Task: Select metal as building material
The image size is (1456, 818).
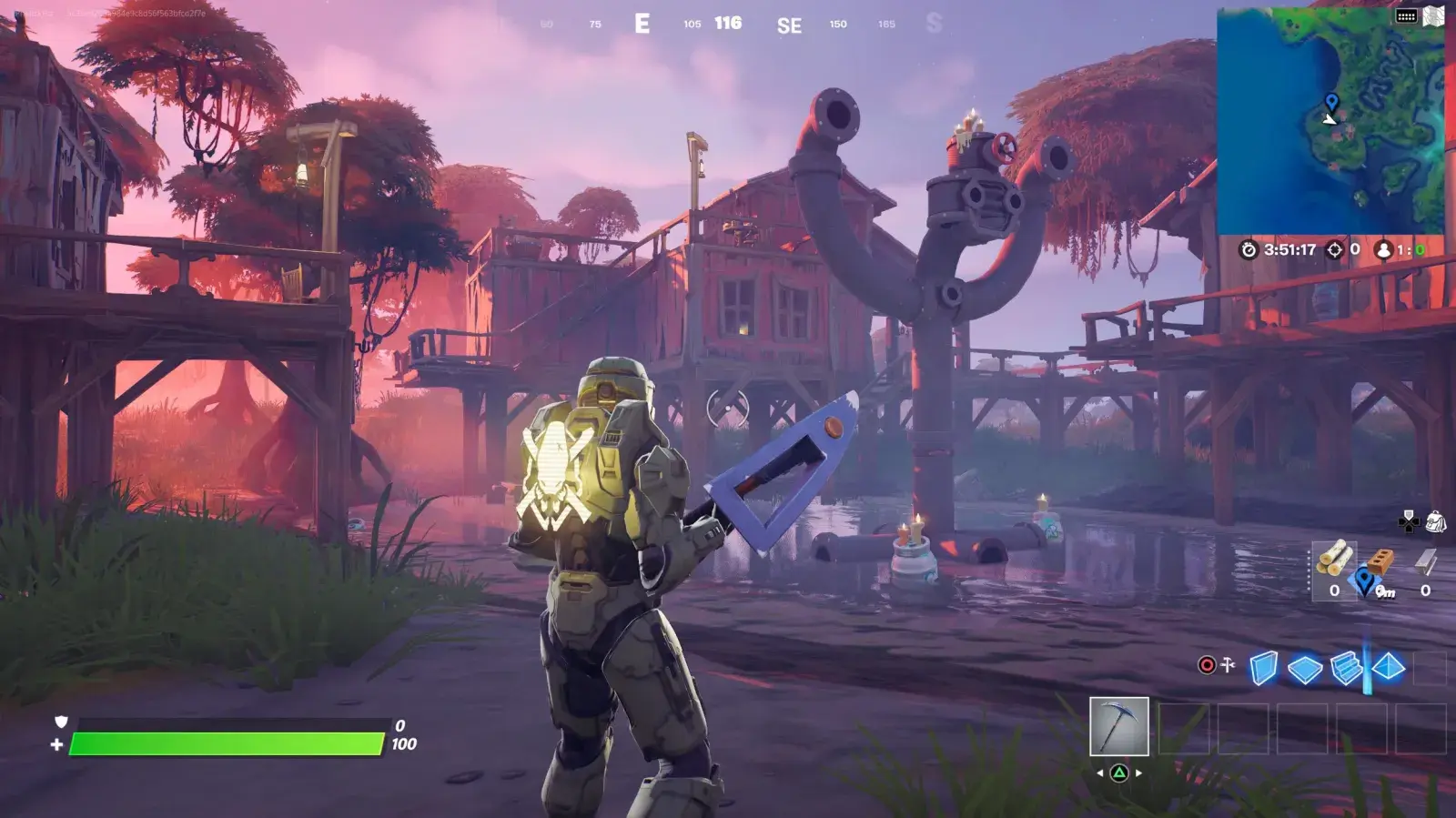Action: point(1425,564)
